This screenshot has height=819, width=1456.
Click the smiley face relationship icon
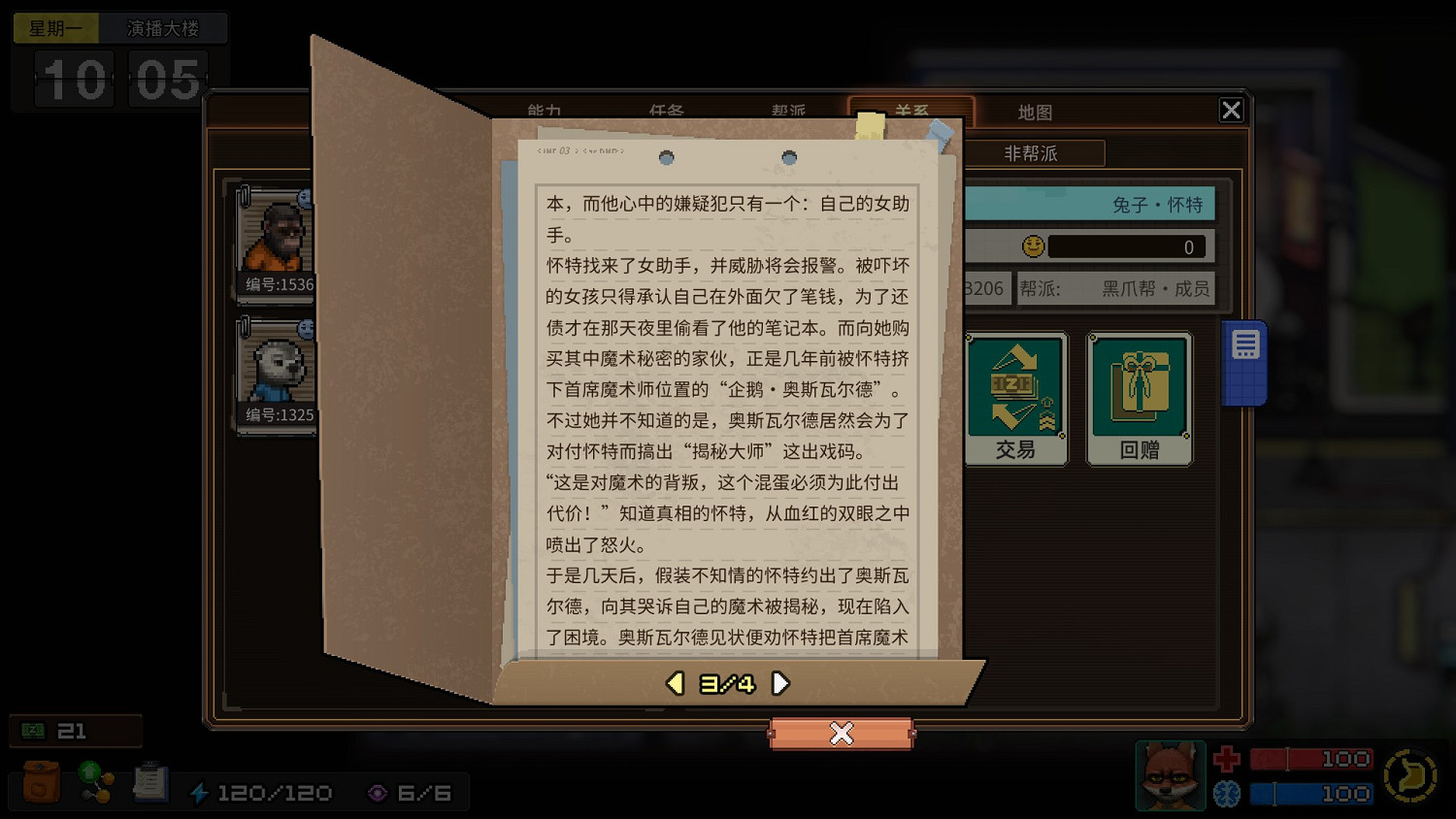(x=1034, y=246)
